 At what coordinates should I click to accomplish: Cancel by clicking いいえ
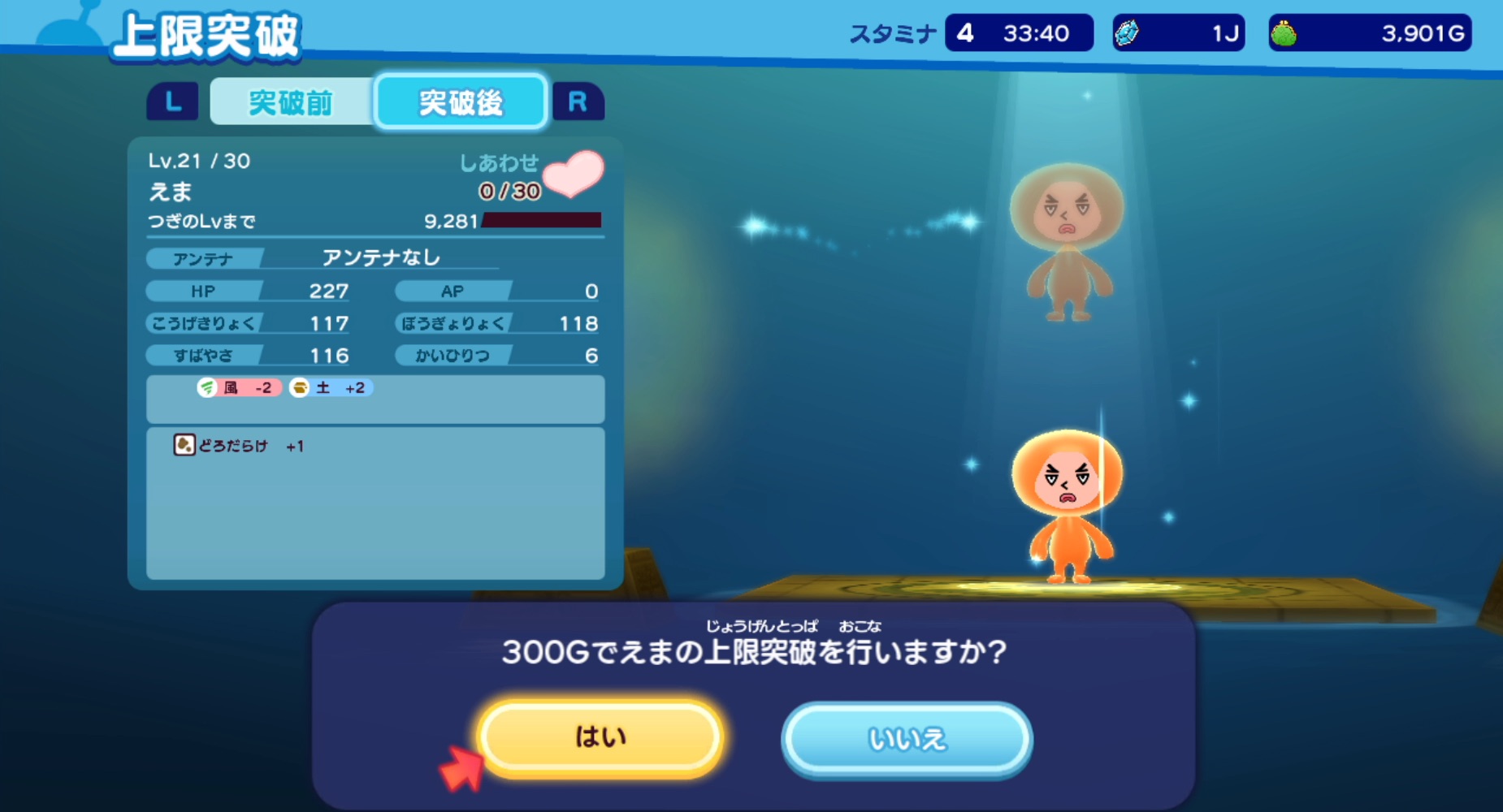[x=907, y=737]
